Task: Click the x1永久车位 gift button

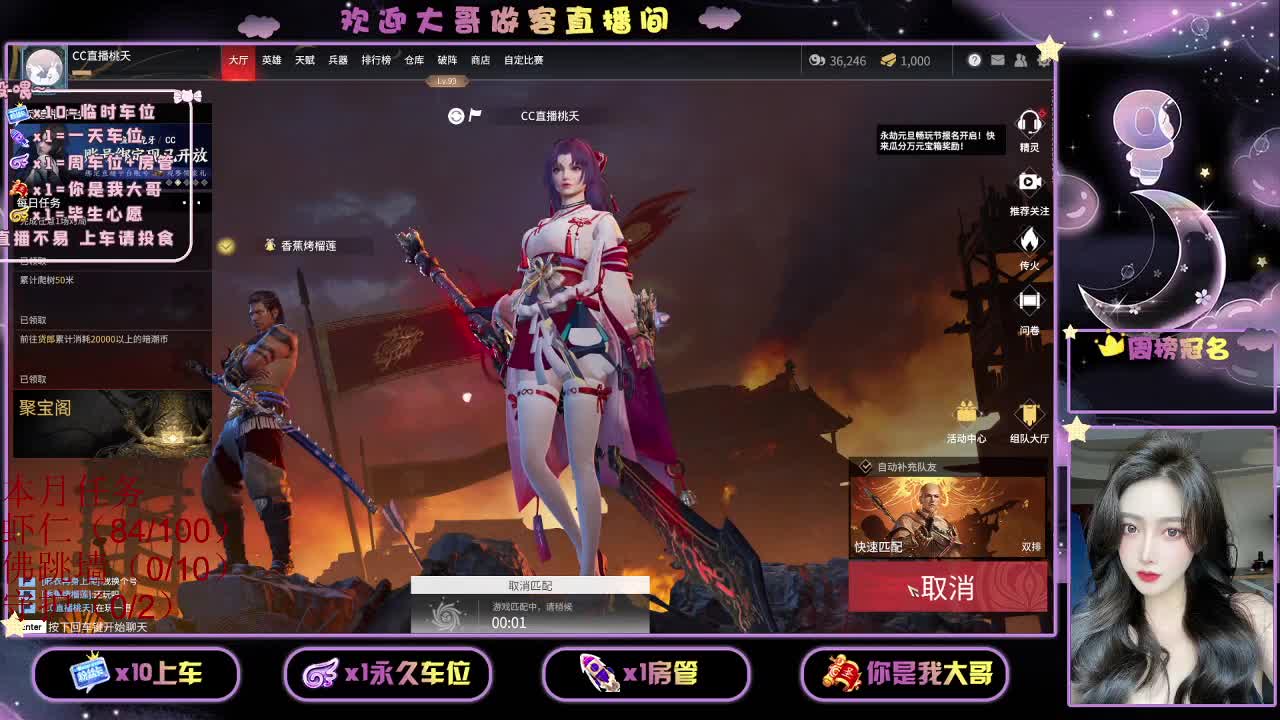Action: click(x=388, y=675)
